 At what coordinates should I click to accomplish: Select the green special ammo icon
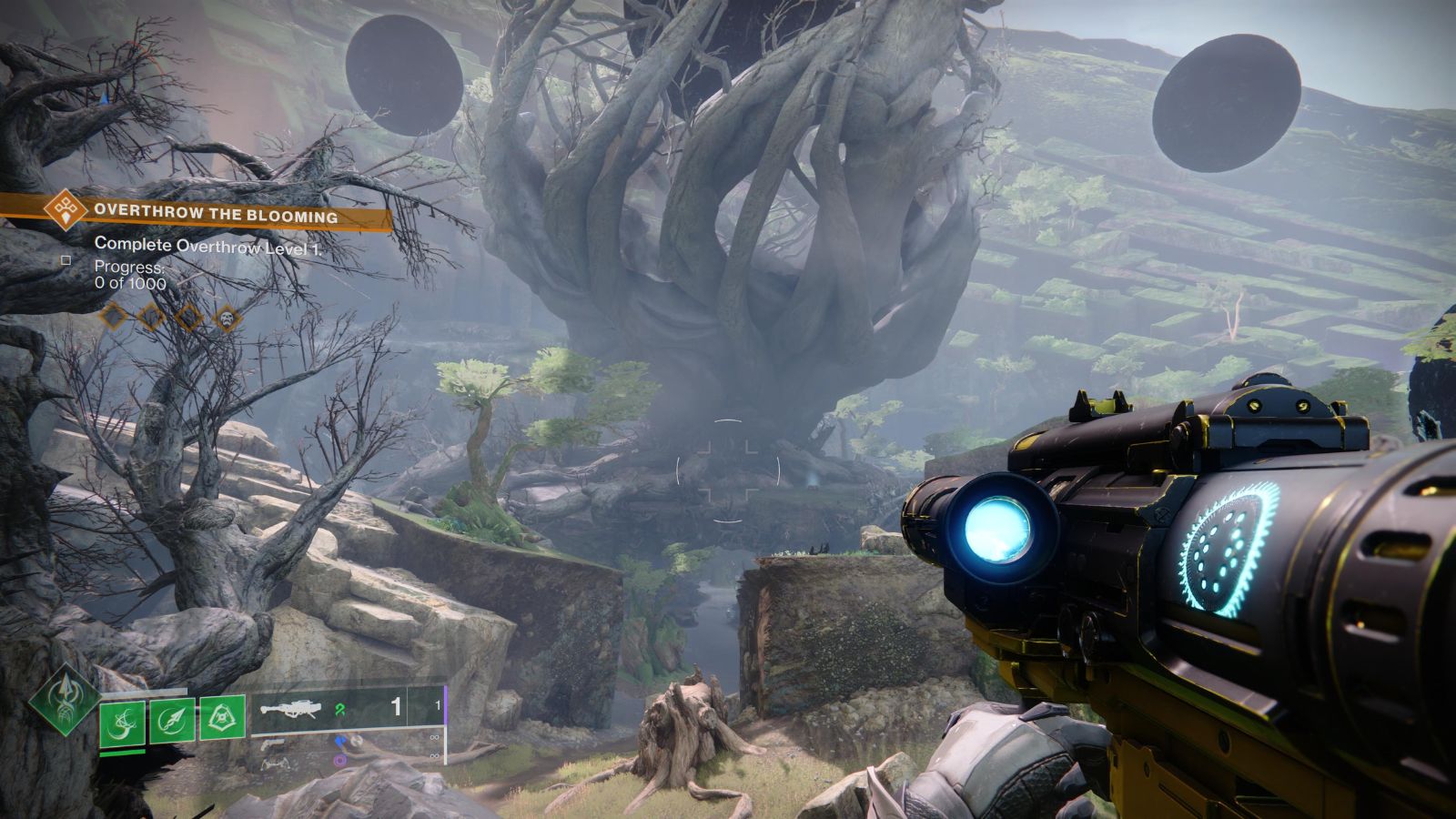tap(341, 711)
